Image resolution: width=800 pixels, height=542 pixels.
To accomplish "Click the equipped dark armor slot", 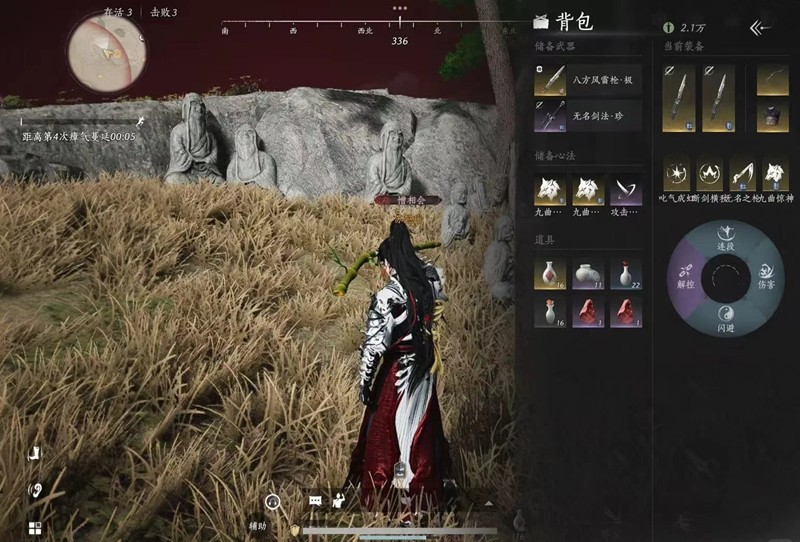I will click(772, 115).
